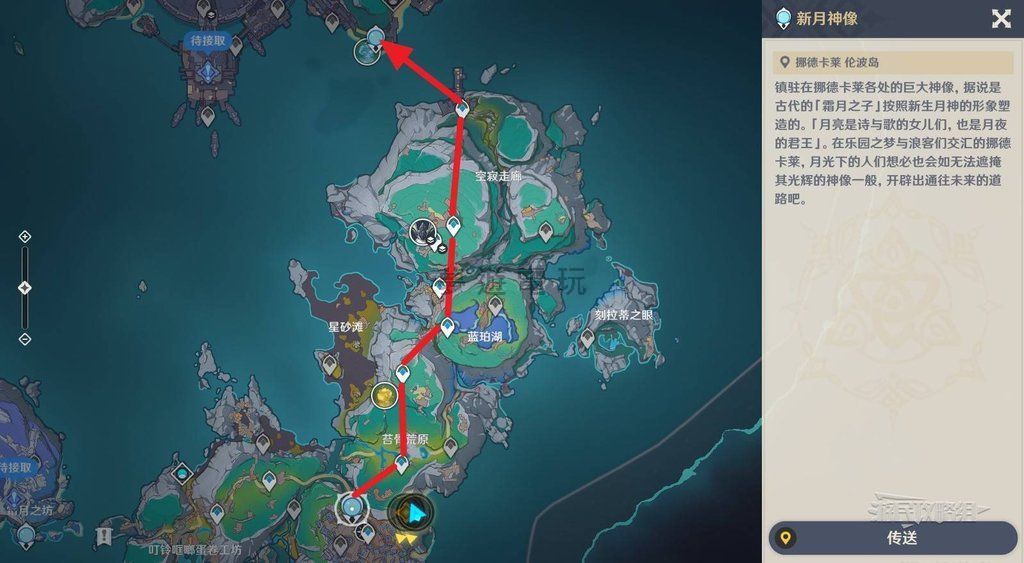The height and width of the screenshot is (563, 1024).
Task: Select the gray waypoint near 刻拉蒂之眼
Action: point(589,337)
